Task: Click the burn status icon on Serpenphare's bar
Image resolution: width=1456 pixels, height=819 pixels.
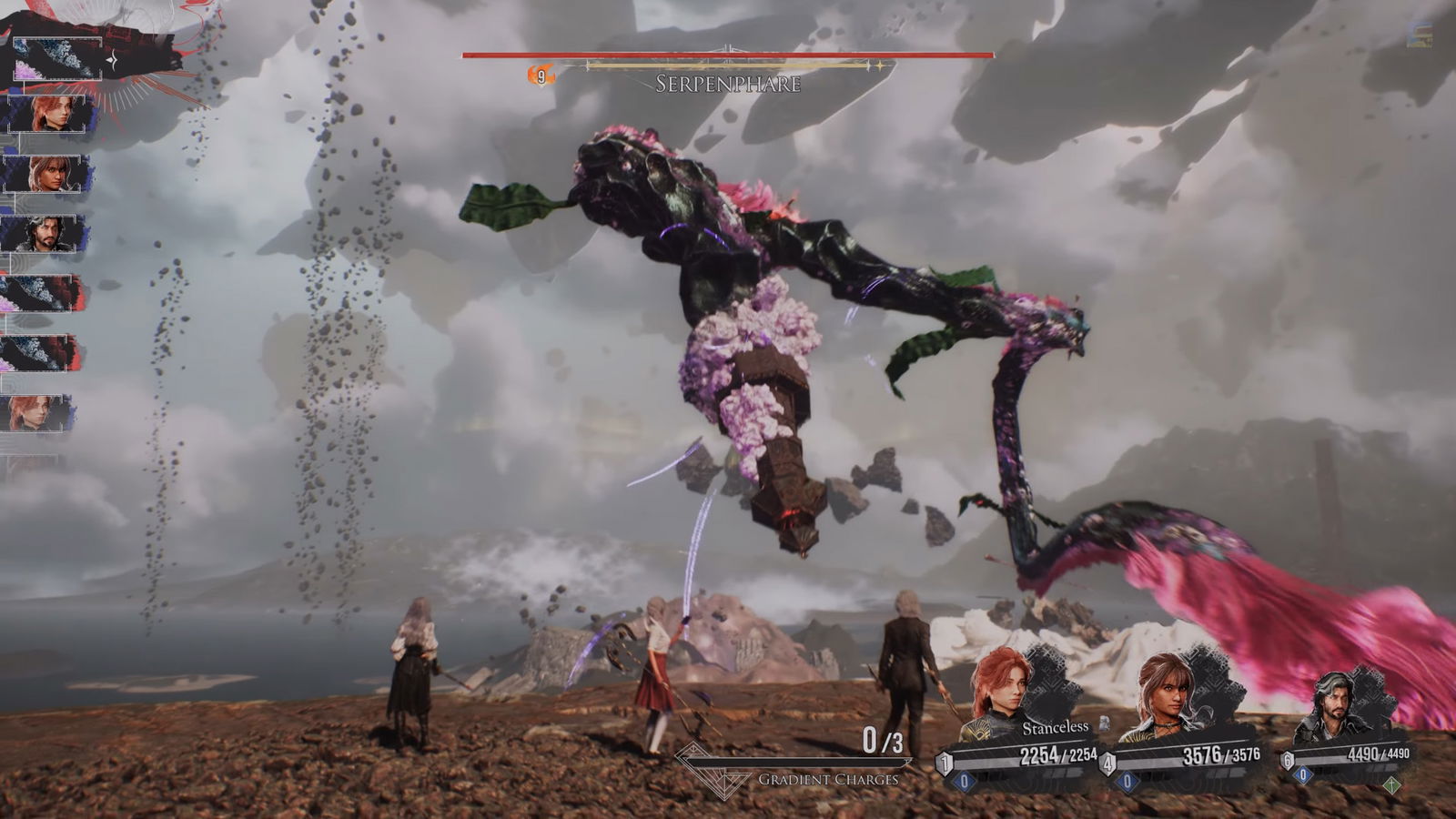Action: pyautogui.click(x=541, y=76)
